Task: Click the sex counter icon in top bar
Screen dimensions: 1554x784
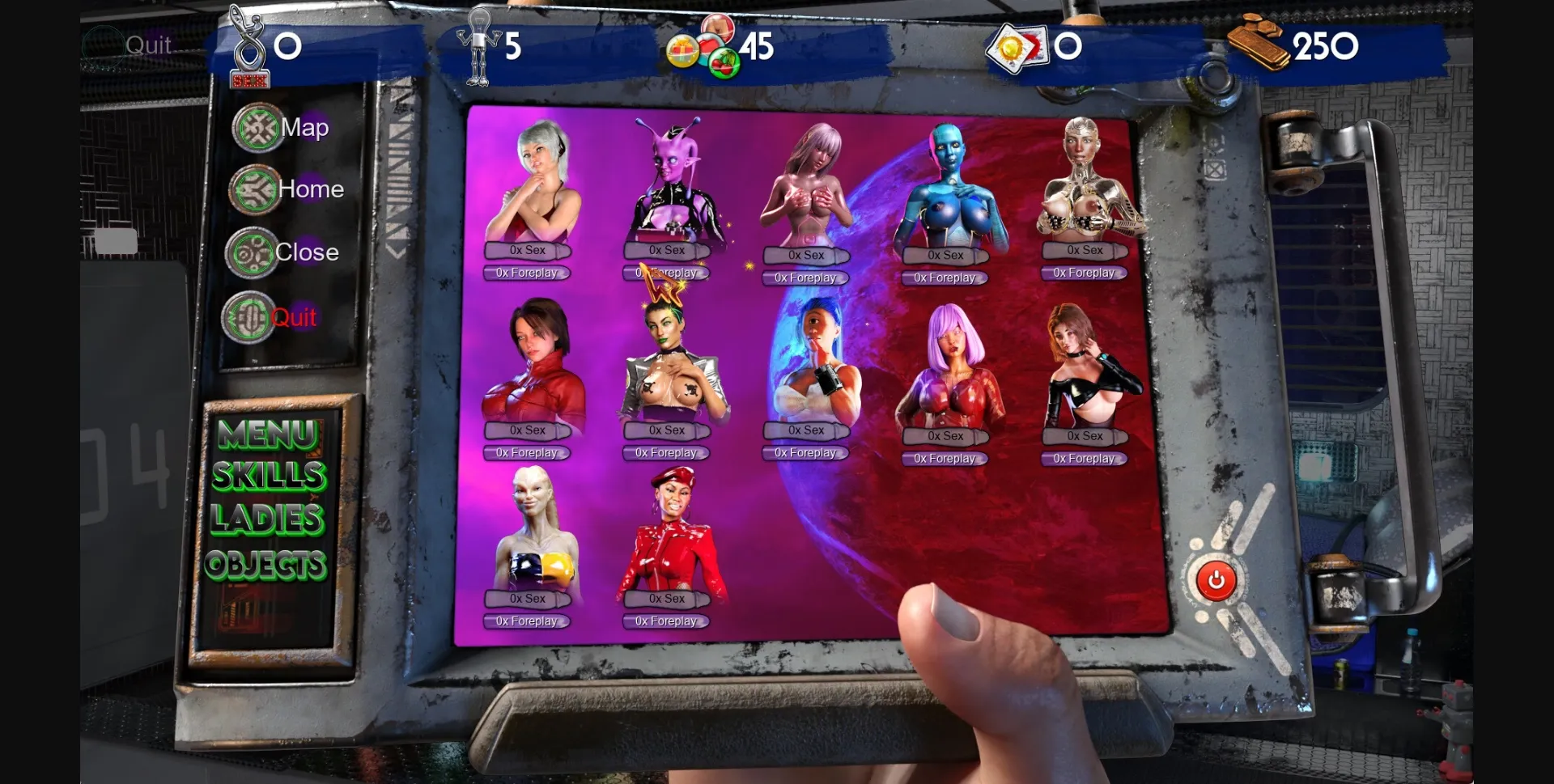Action: (249, 44)
